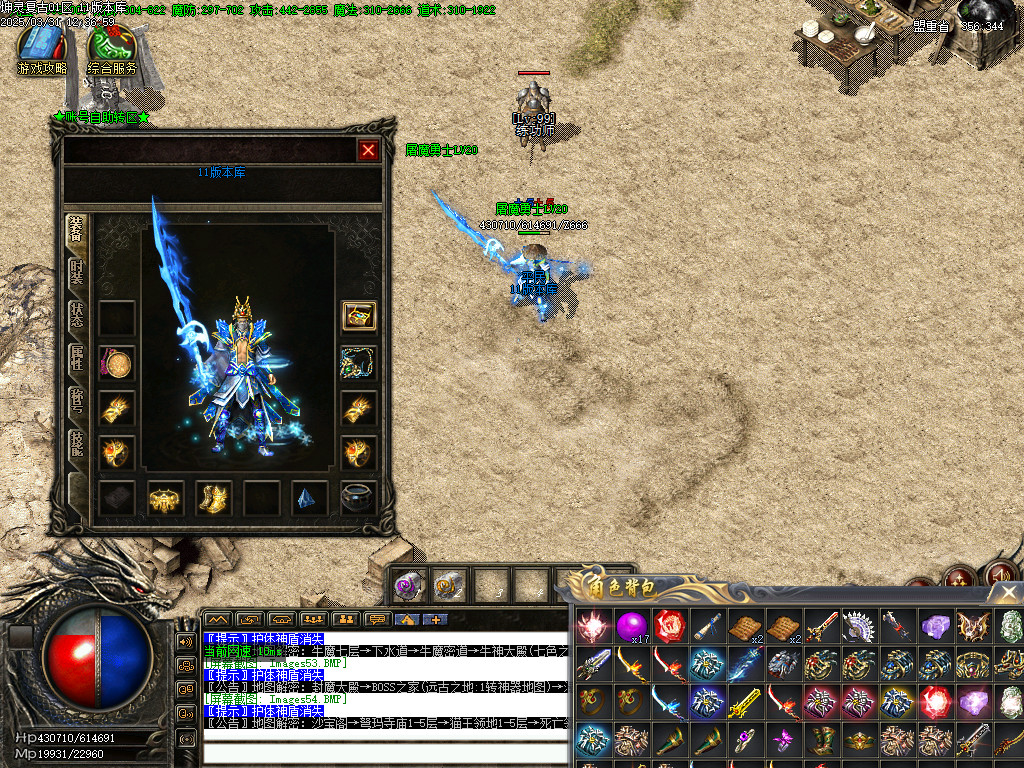Show the 属性 (attributes) tab
The image size is (1024, 768).
[77, 357]
